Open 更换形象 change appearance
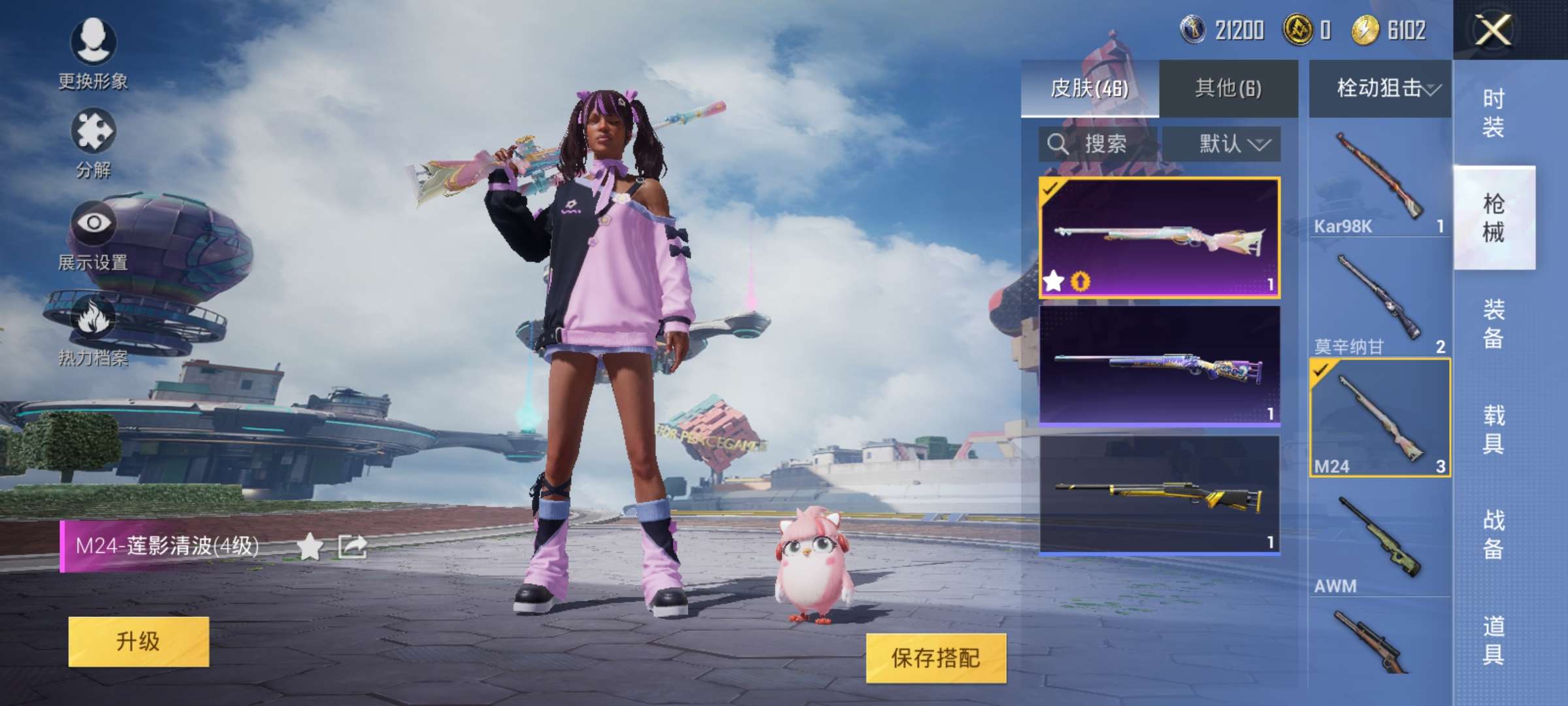Screen dimensions: 1568x706 93,52
